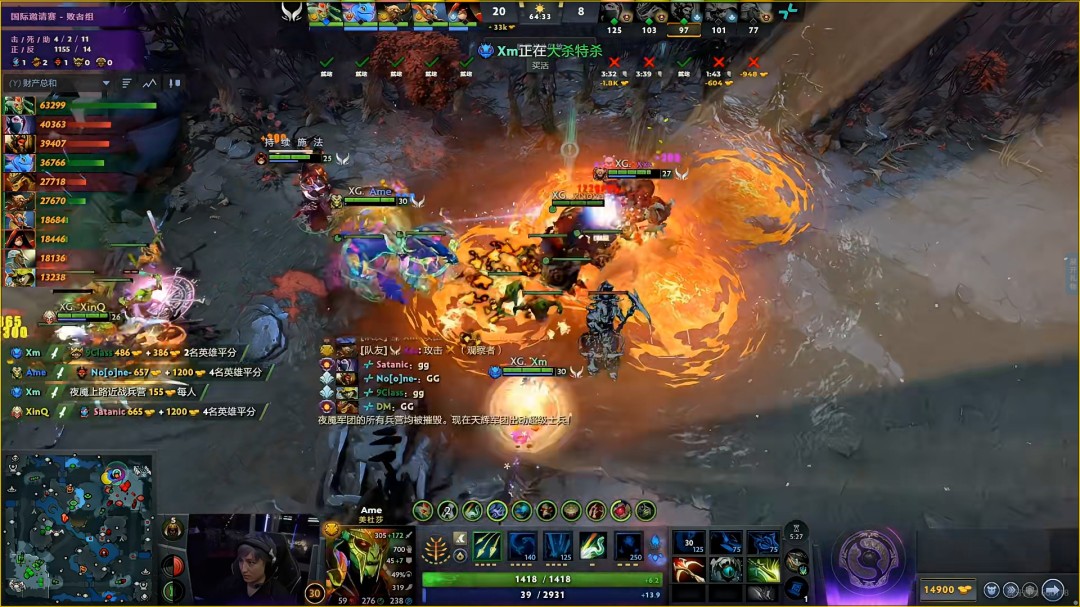This screenshot has height=607, width=1080.
Task: Click the Xiaomi-style team logo beside Radiant heroes
Action: tap(291, 12)
